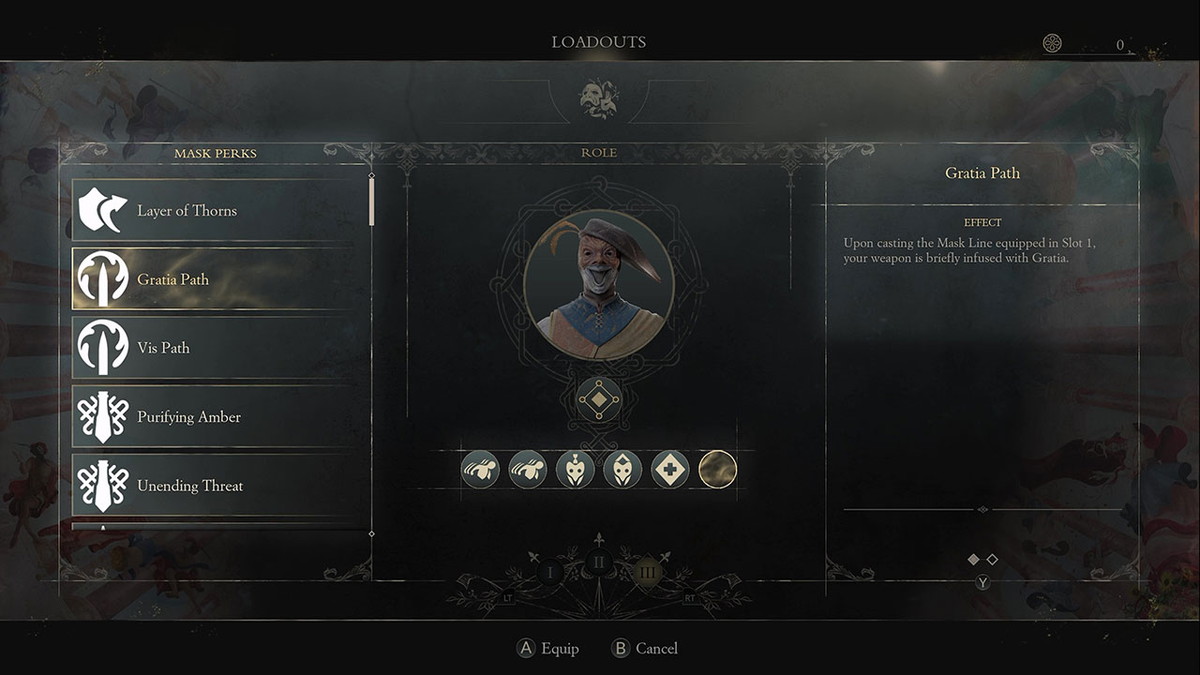
Task: Select Purifying Amber from the perk list
Action: (215, 417)
